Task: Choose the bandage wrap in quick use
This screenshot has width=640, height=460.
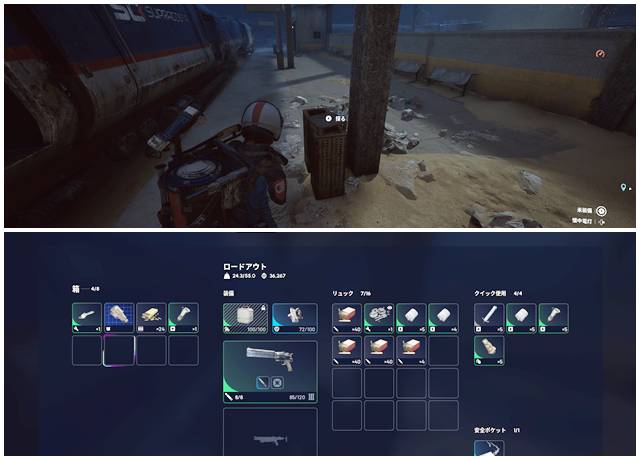Action: 489,350
